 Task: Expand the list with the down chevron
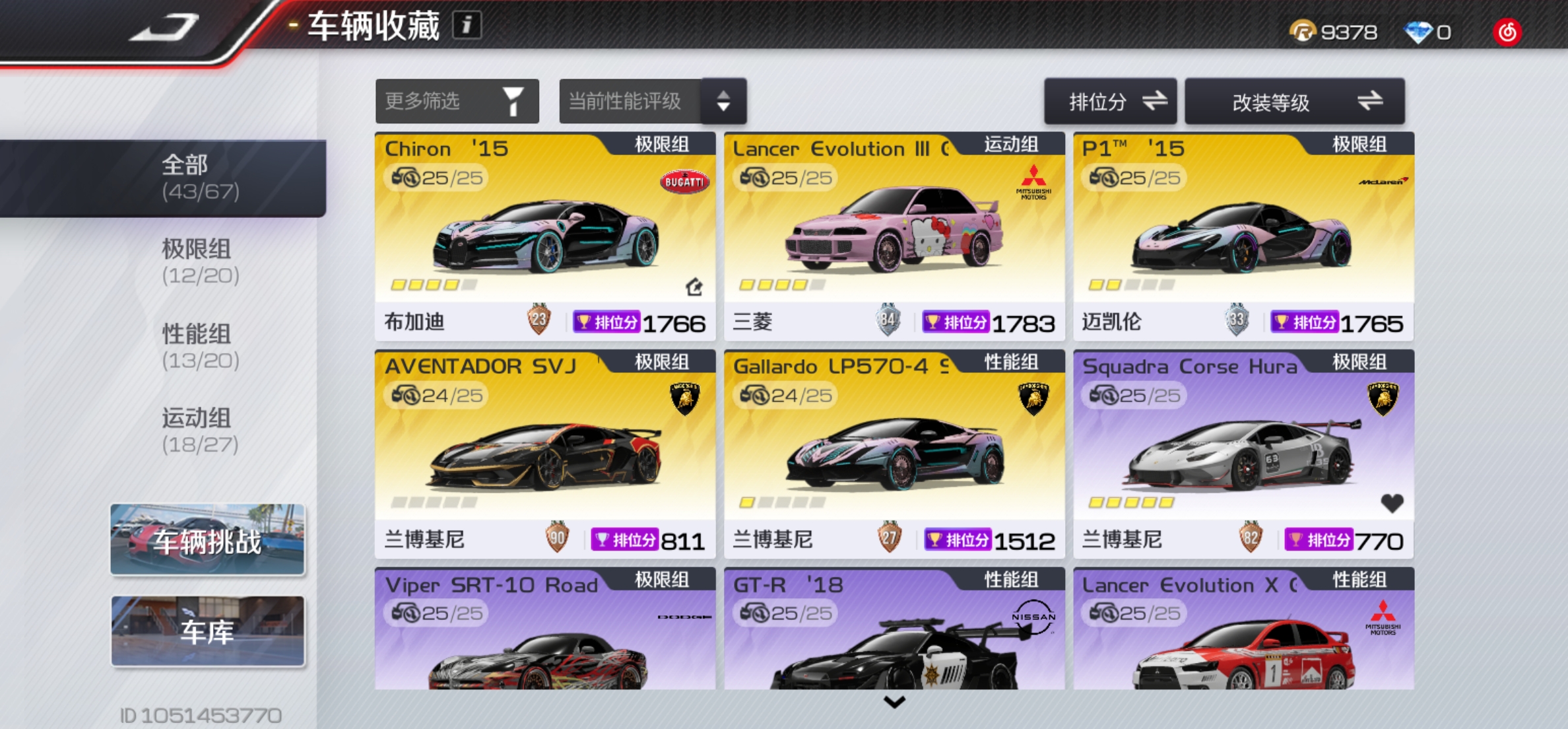pos(894,703)
